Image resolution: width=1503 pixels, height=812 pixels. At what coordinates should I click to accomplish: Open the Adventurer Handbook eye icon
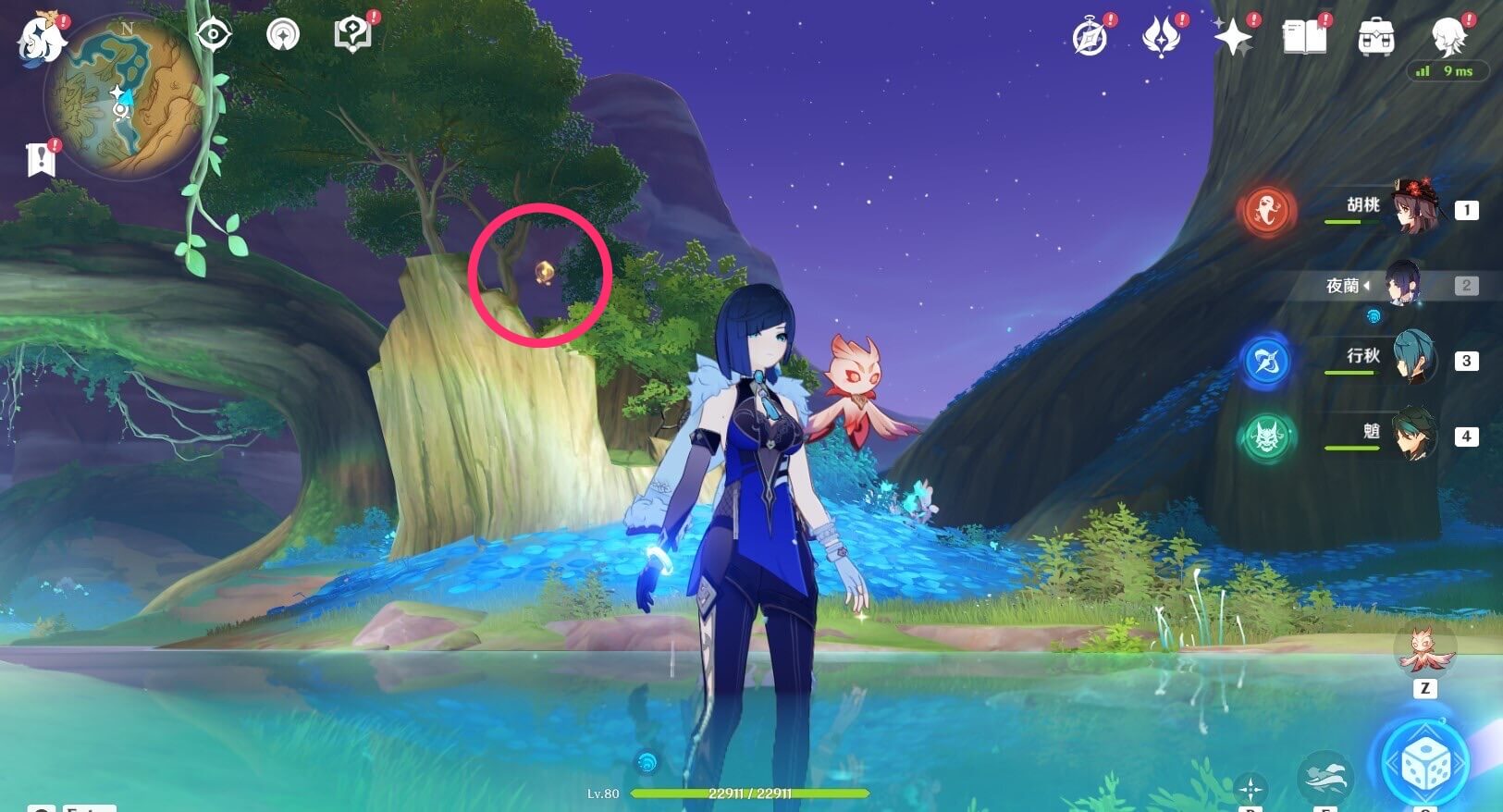(x=212, y=33)
